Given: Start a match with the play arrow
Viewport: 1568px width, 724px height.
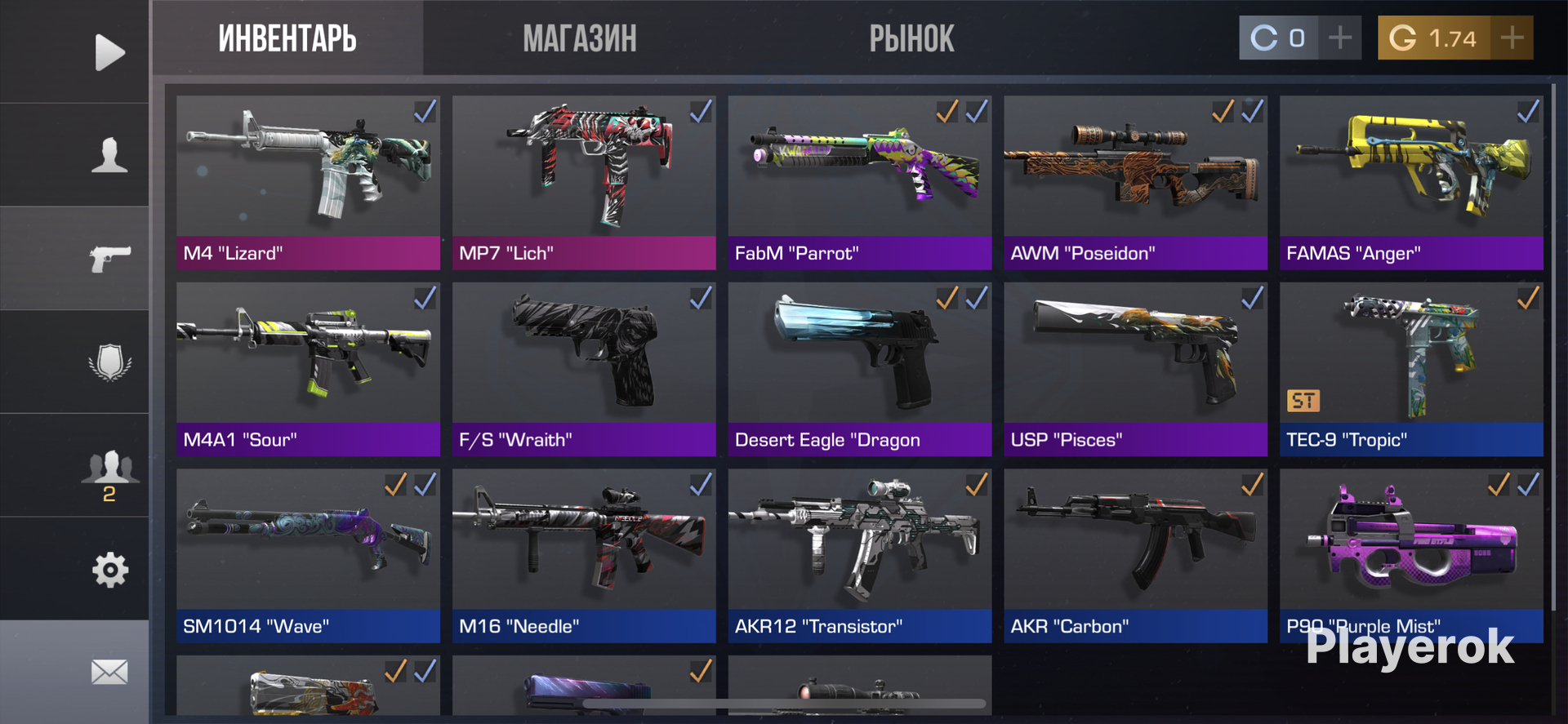Looking at the screenshot, I should click(x=109, y=52).
